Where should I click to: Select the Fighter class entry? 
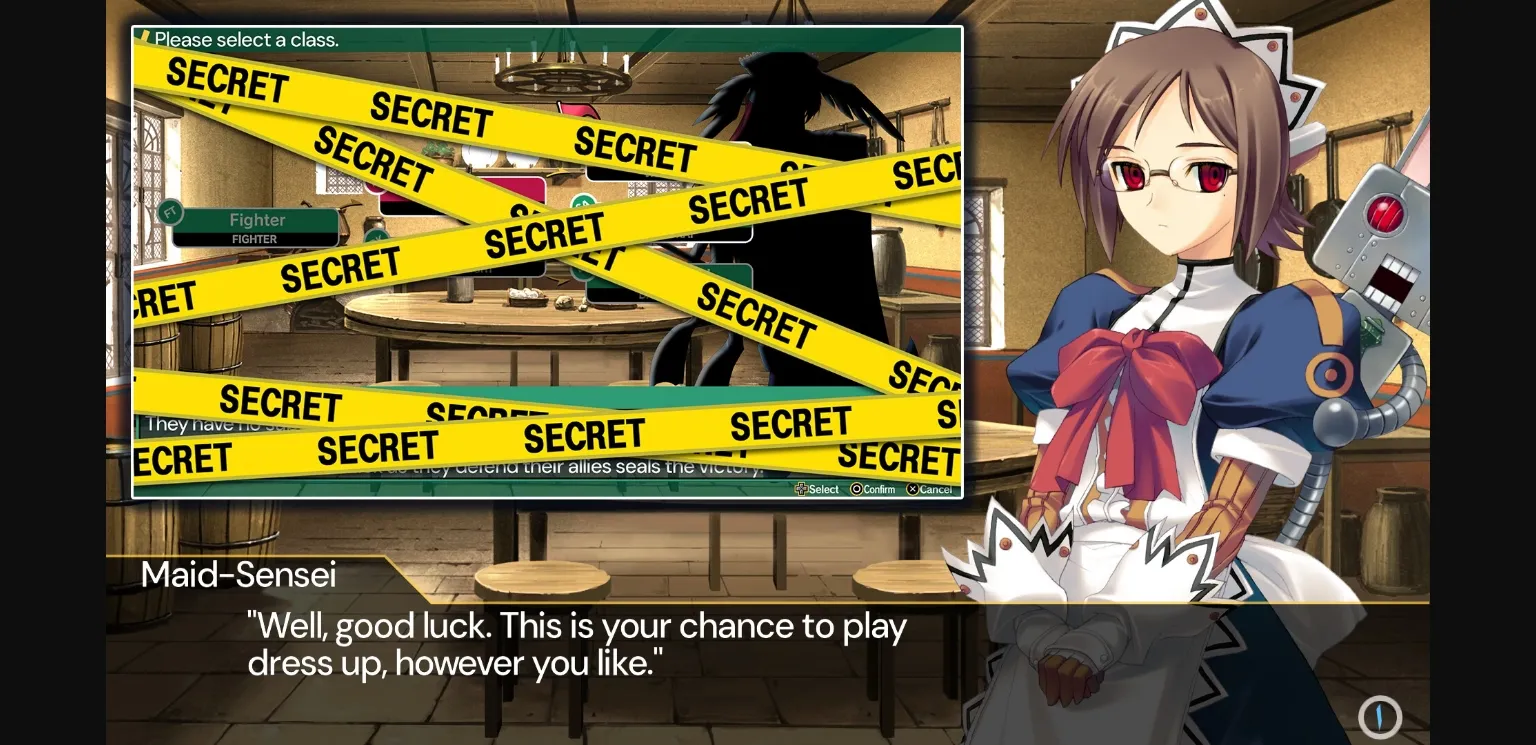(x=255, y=220)
